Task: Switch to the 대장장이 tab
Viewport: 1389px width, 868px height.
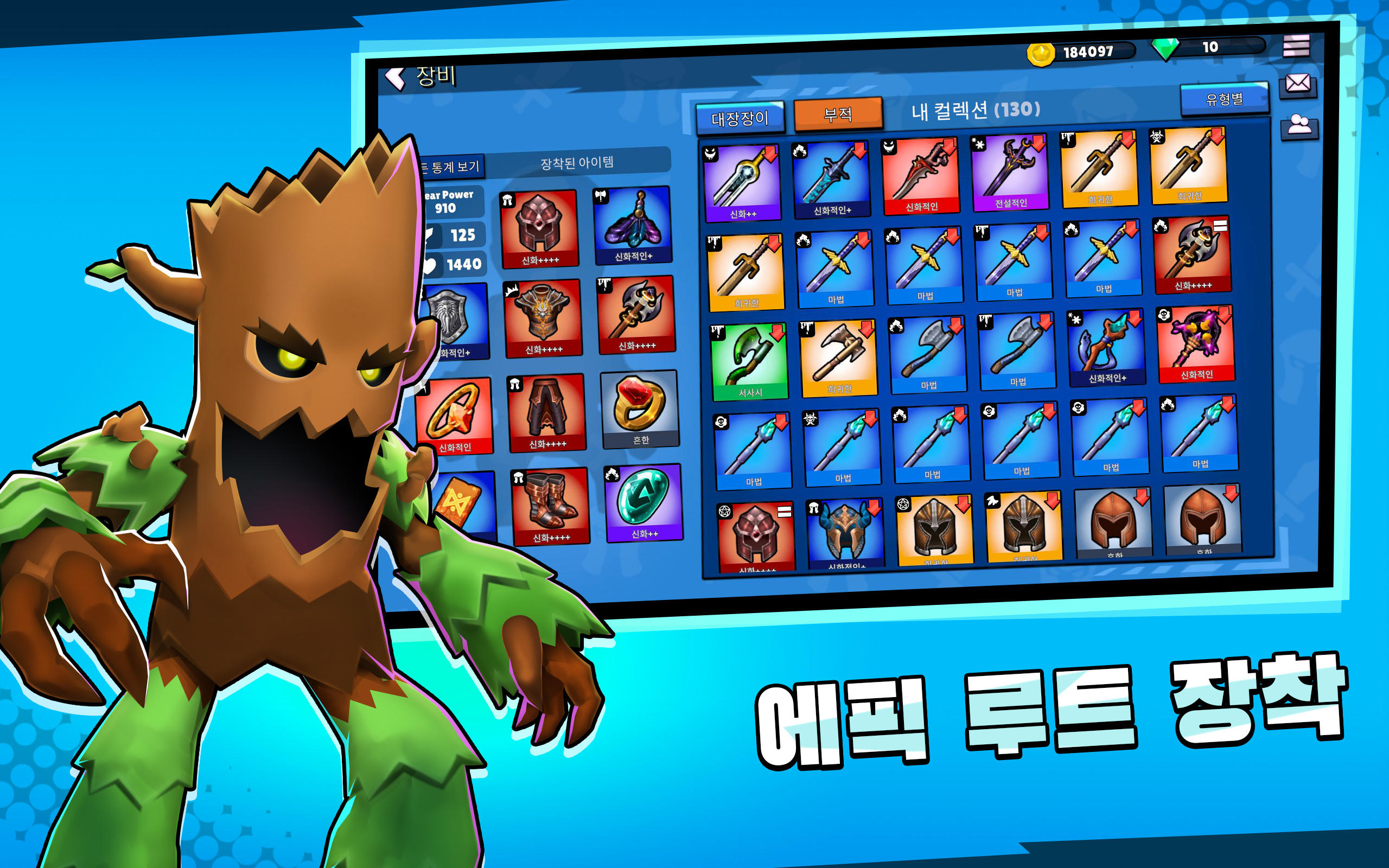Action: pos(742,116)
